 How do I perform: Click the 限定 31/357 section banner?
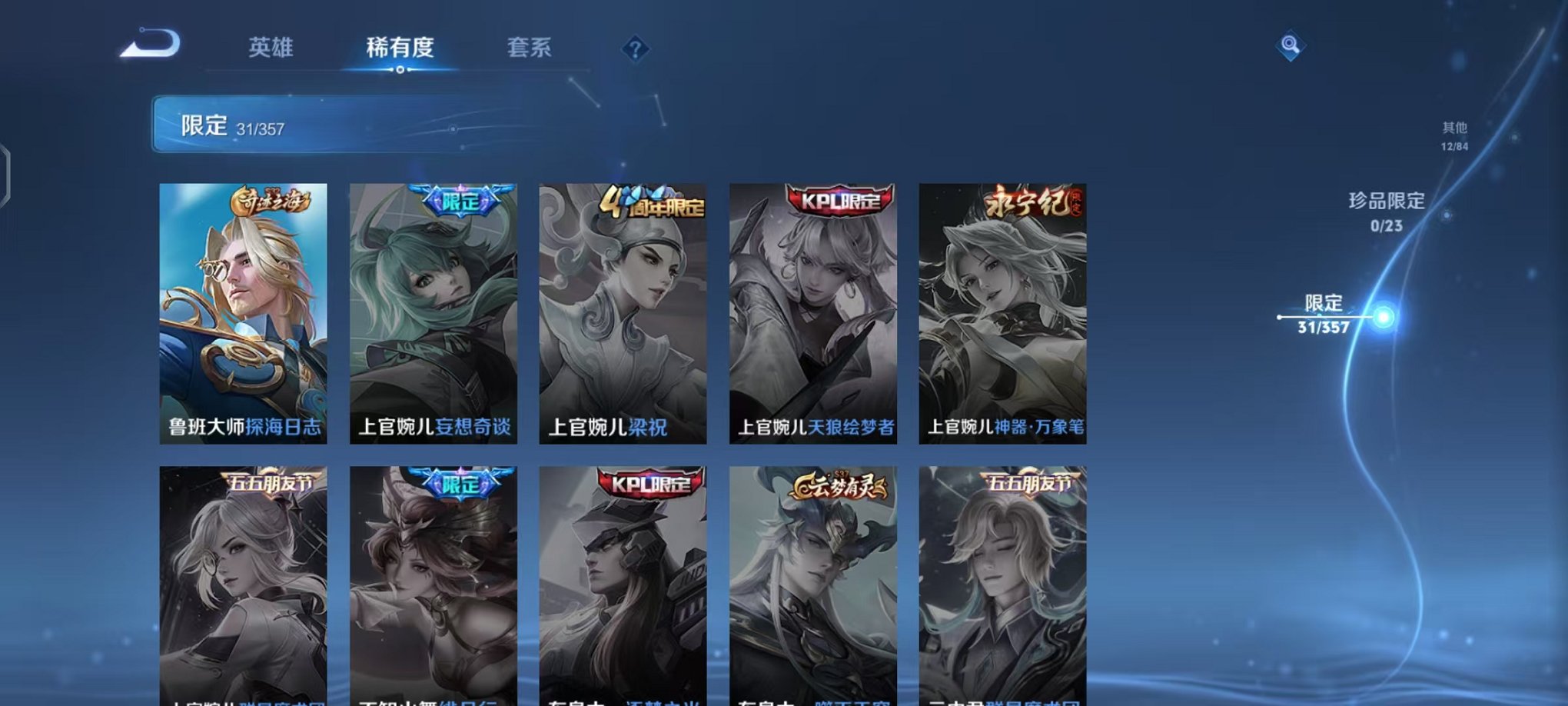[x=307, y=125]
